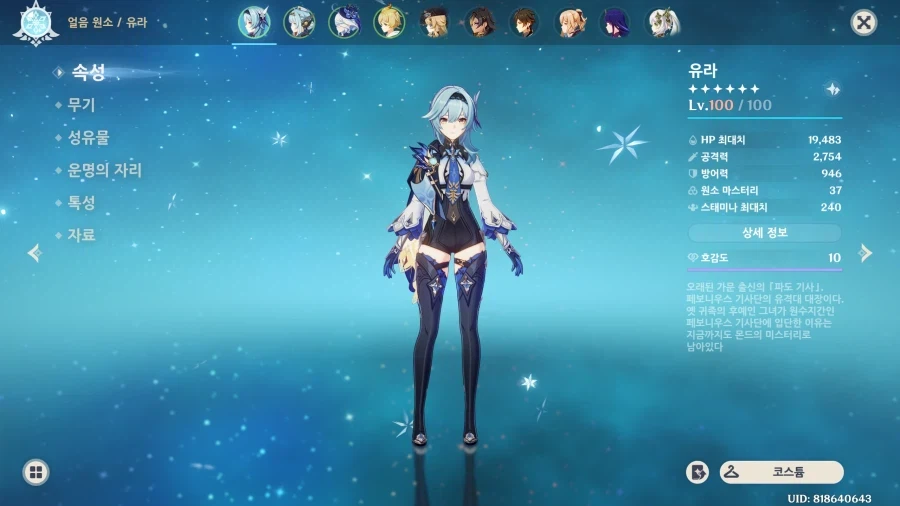Click the sparkle icon beside the character name

click(833, 89)
